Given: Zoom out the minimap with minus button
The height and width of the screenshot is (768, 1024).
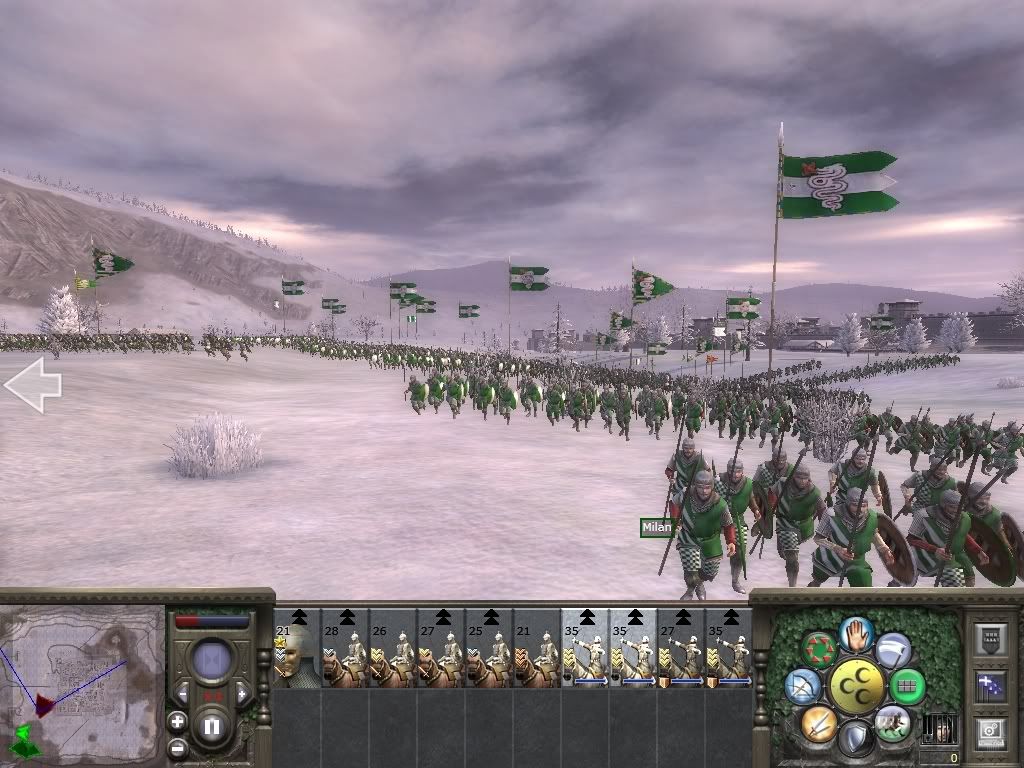Looking at the screenshot, I should point(177,747).
